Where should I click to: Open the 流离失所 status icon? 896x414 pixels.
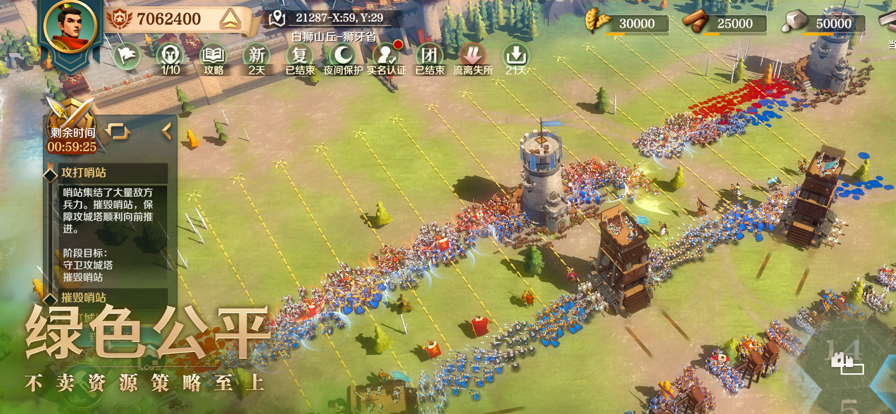473,56
